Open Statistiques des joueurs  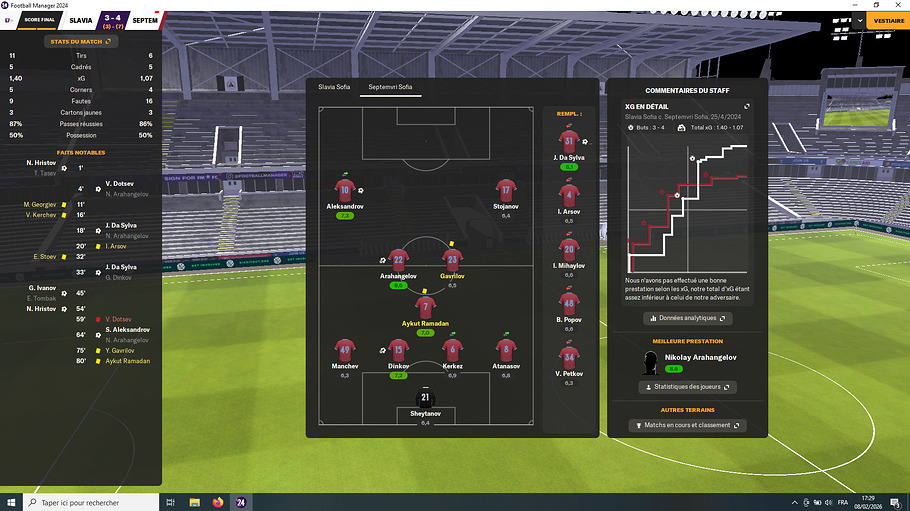687,387
